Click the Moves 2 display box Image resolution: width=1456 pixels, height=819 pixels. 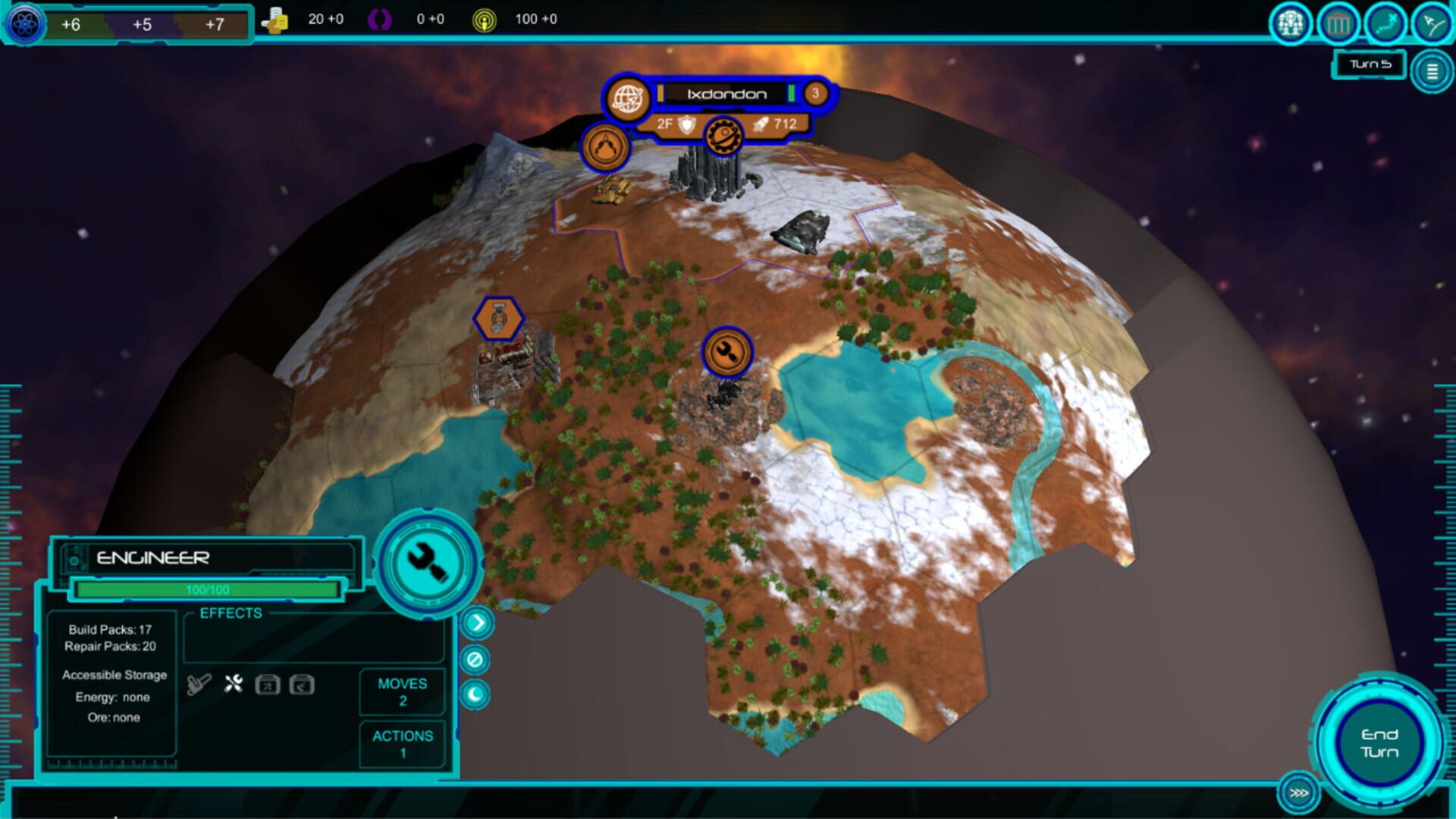[401, 691]
